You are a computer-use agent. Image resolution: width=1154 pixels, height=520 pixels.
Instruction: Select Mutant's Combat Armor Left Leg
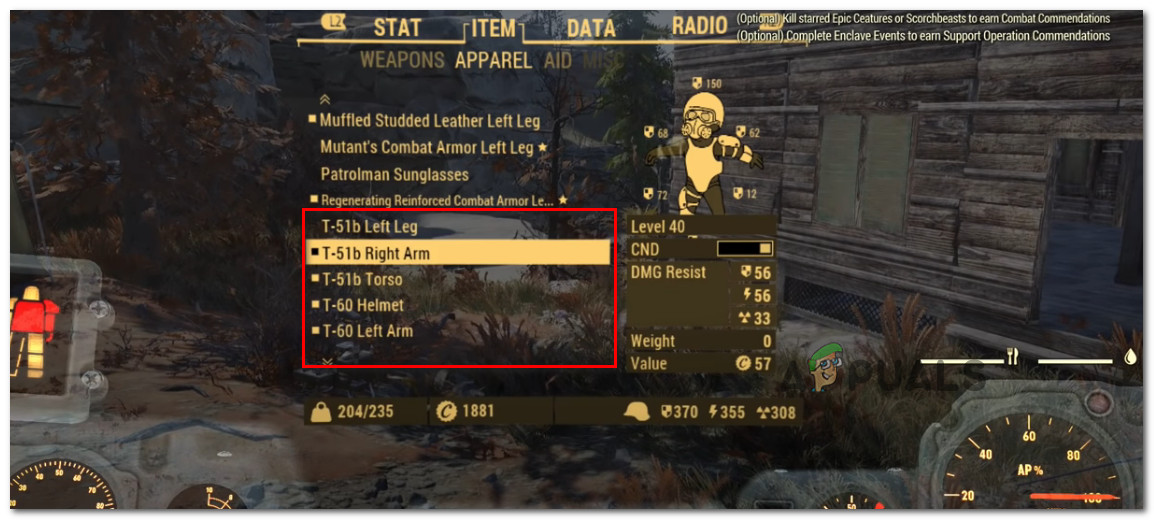pos(427,147)
